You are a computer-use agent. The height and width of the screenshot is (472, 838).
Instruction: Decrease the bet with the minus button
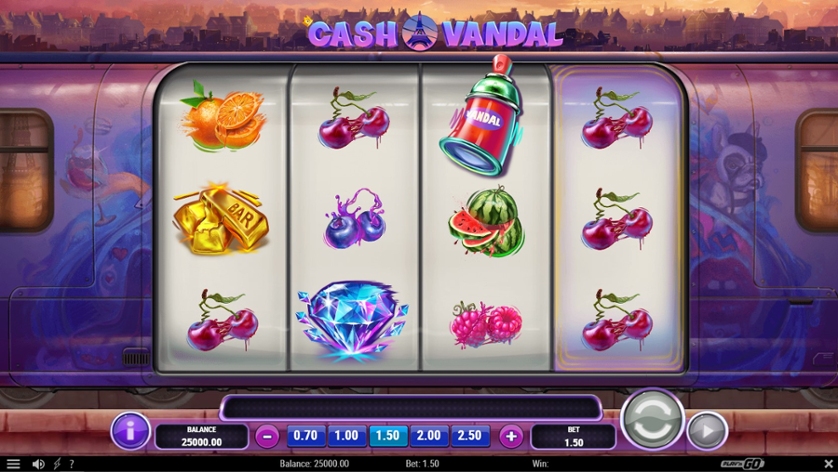266,436
